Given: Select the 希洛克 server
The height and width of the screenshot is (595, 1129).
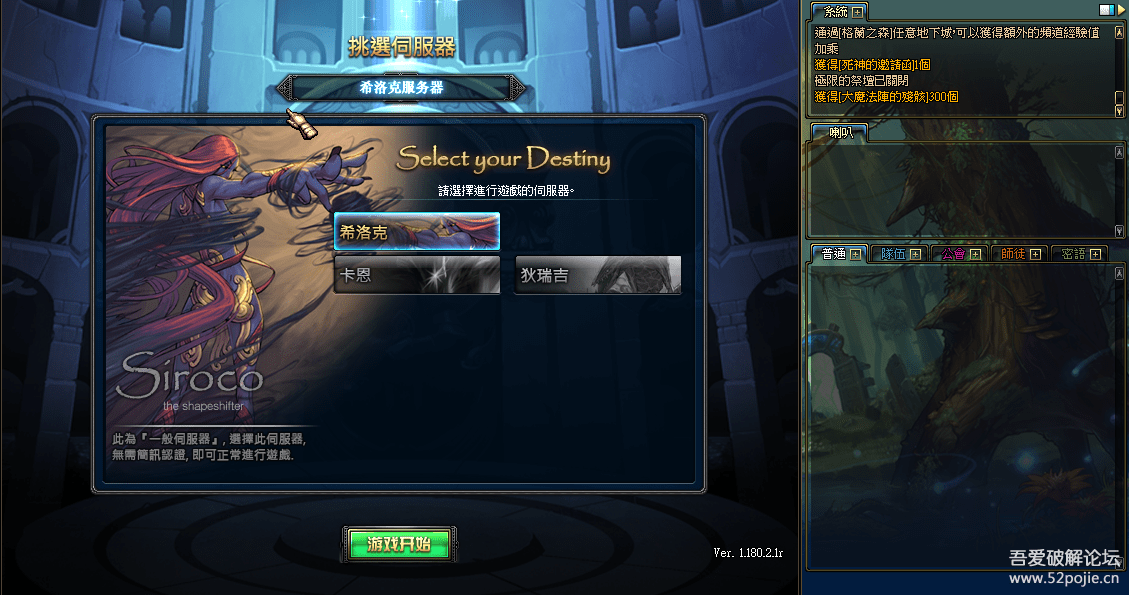Looking at the screenshot, I should [416, 231].
